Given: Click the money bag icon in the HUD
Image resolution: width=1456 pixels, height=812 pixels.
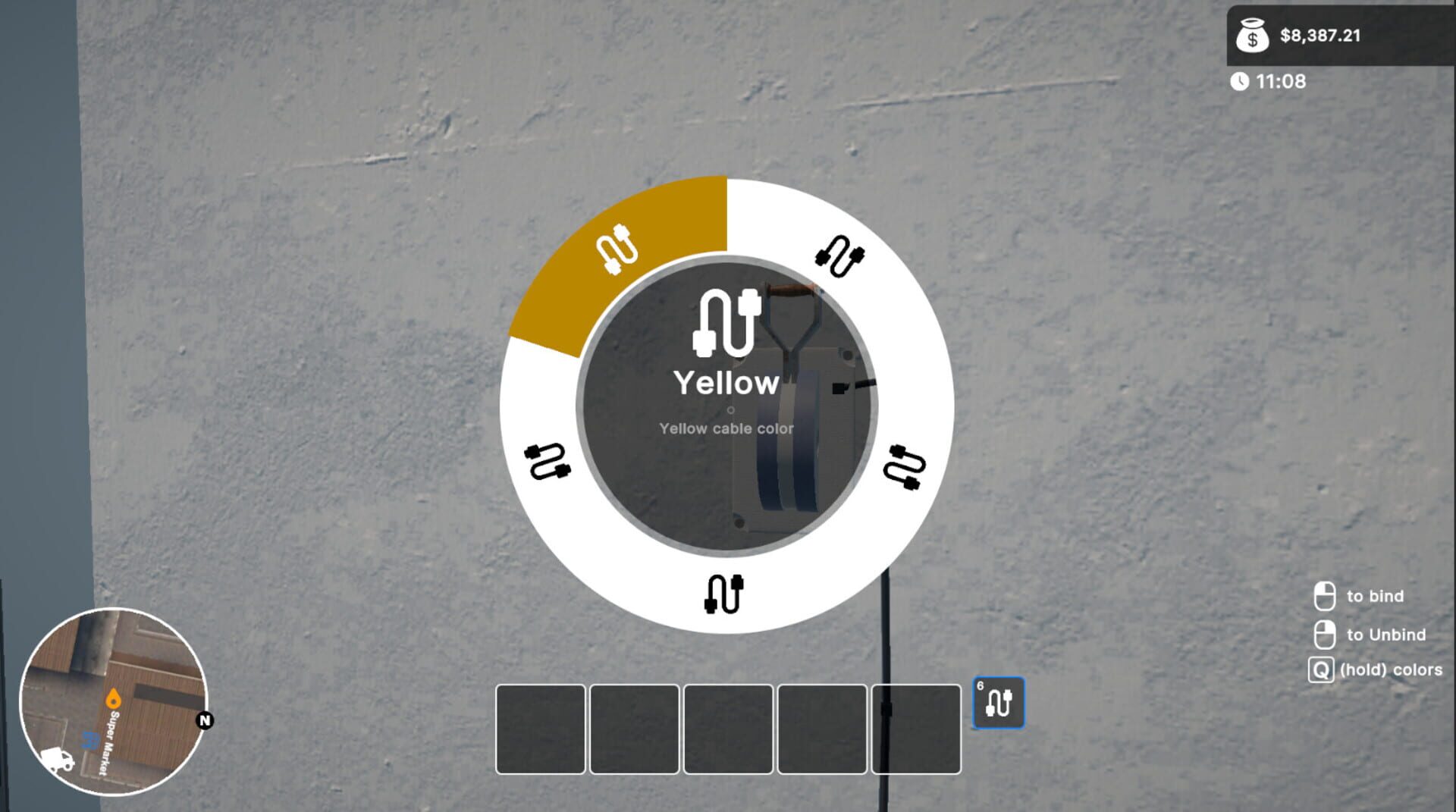Looking at the screenshot, I should tap(1252, 36).
